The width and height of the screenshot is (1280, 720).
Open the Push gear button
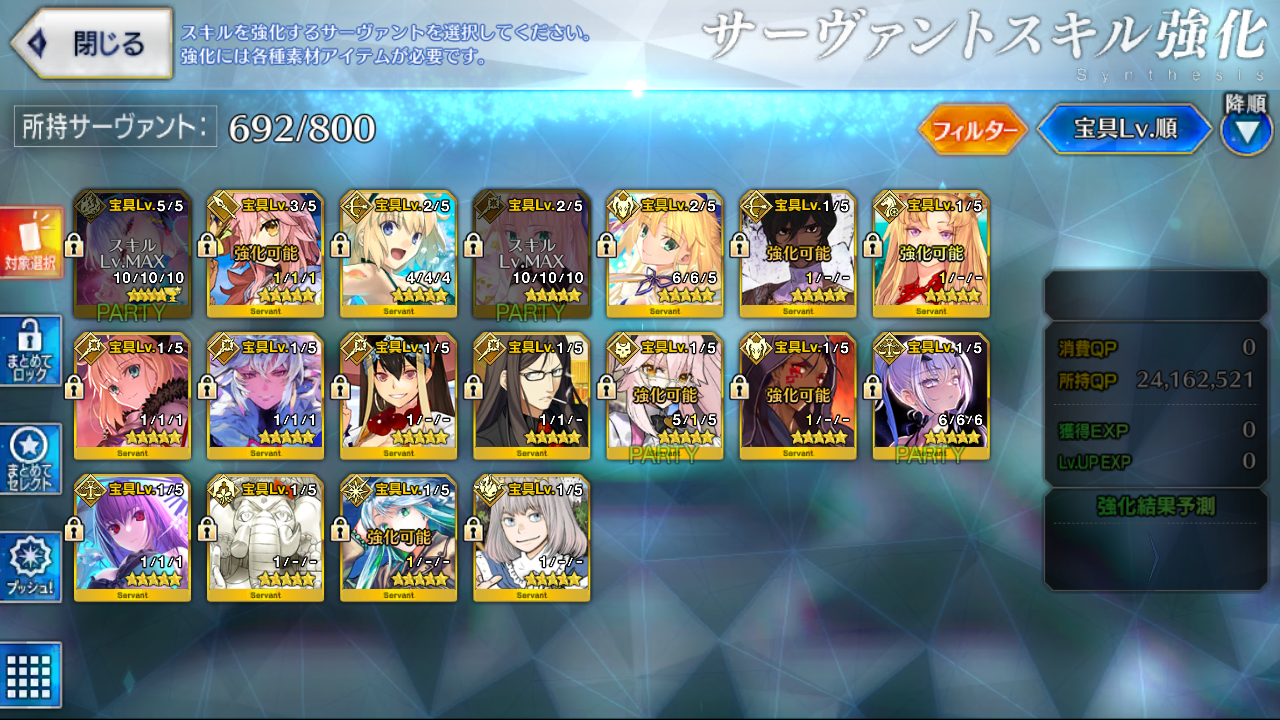(x=31, y=567)
